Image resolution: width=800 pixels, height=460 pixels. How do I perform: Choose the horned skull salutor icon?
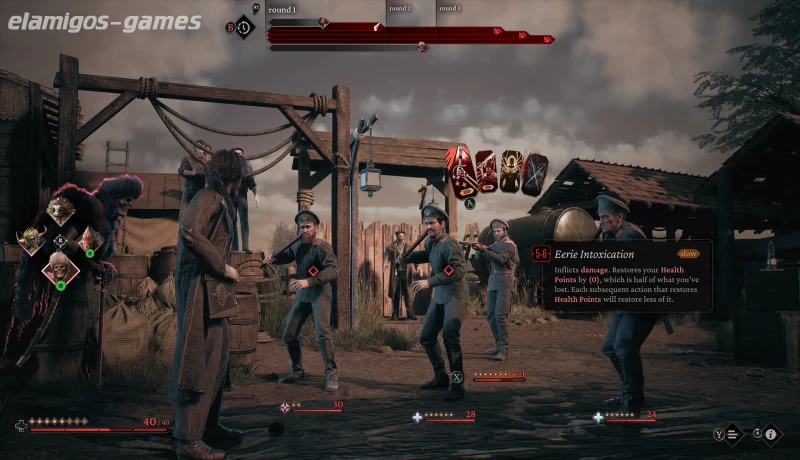(31, 241)
